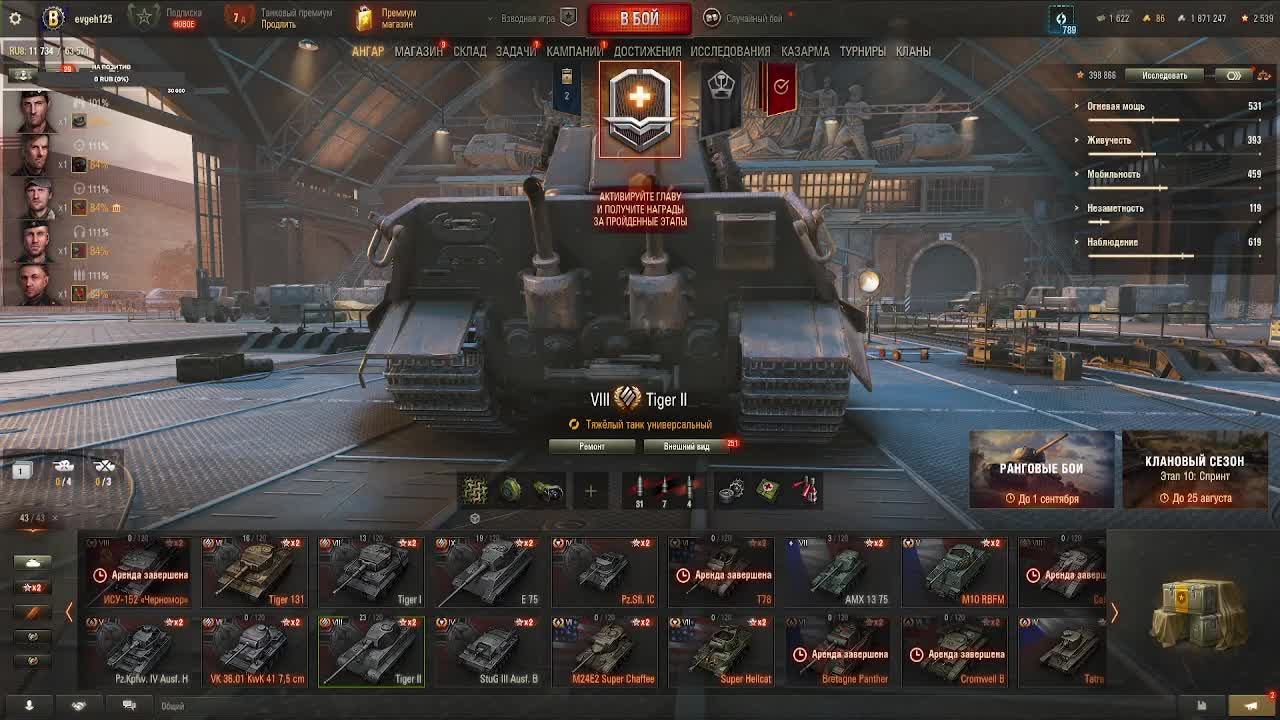Open the settings gear menu

point(15,18)
